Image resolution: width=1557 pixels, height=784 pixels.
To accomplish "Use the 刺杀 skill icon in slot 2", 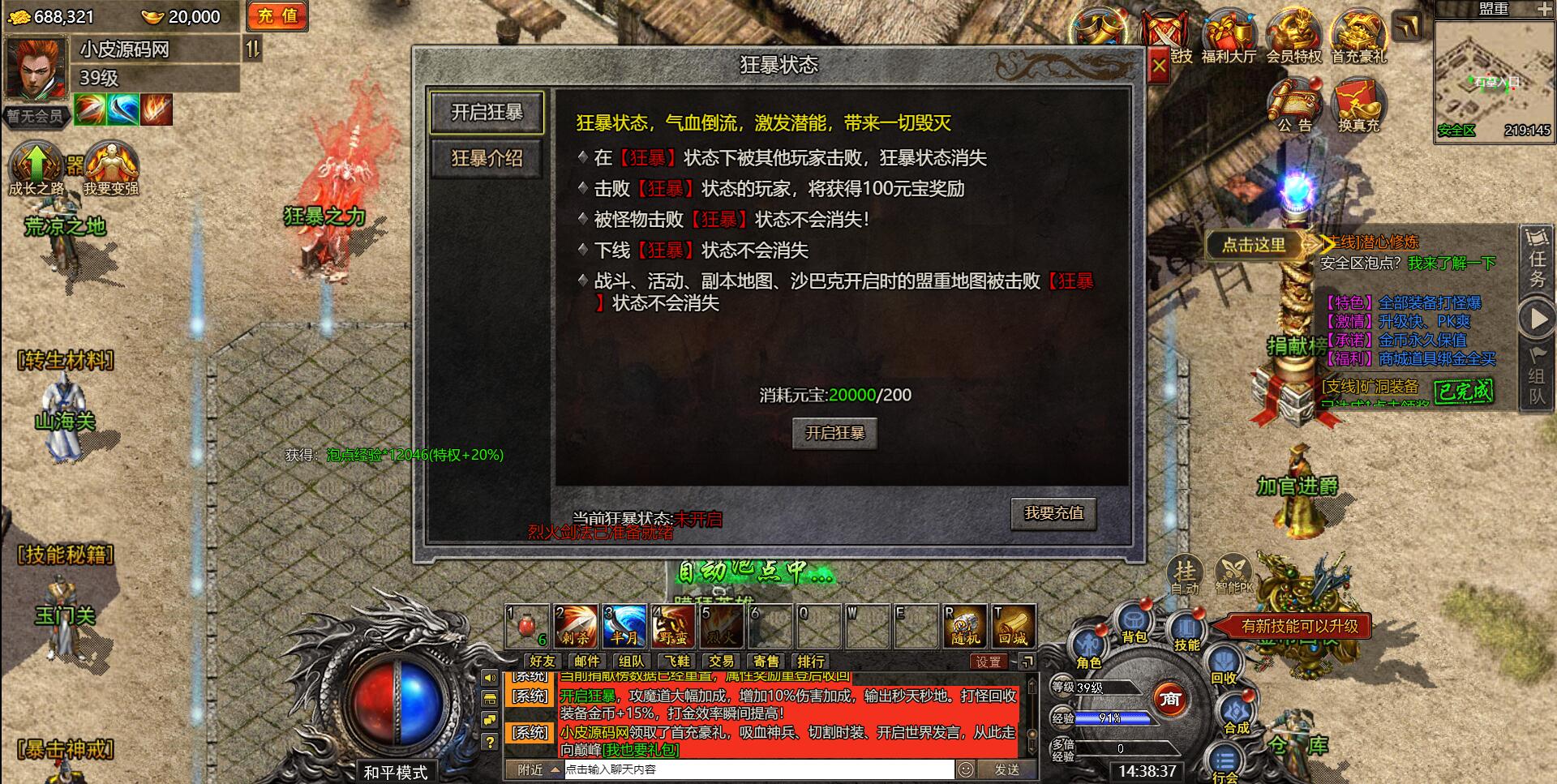I will [576, 626].
